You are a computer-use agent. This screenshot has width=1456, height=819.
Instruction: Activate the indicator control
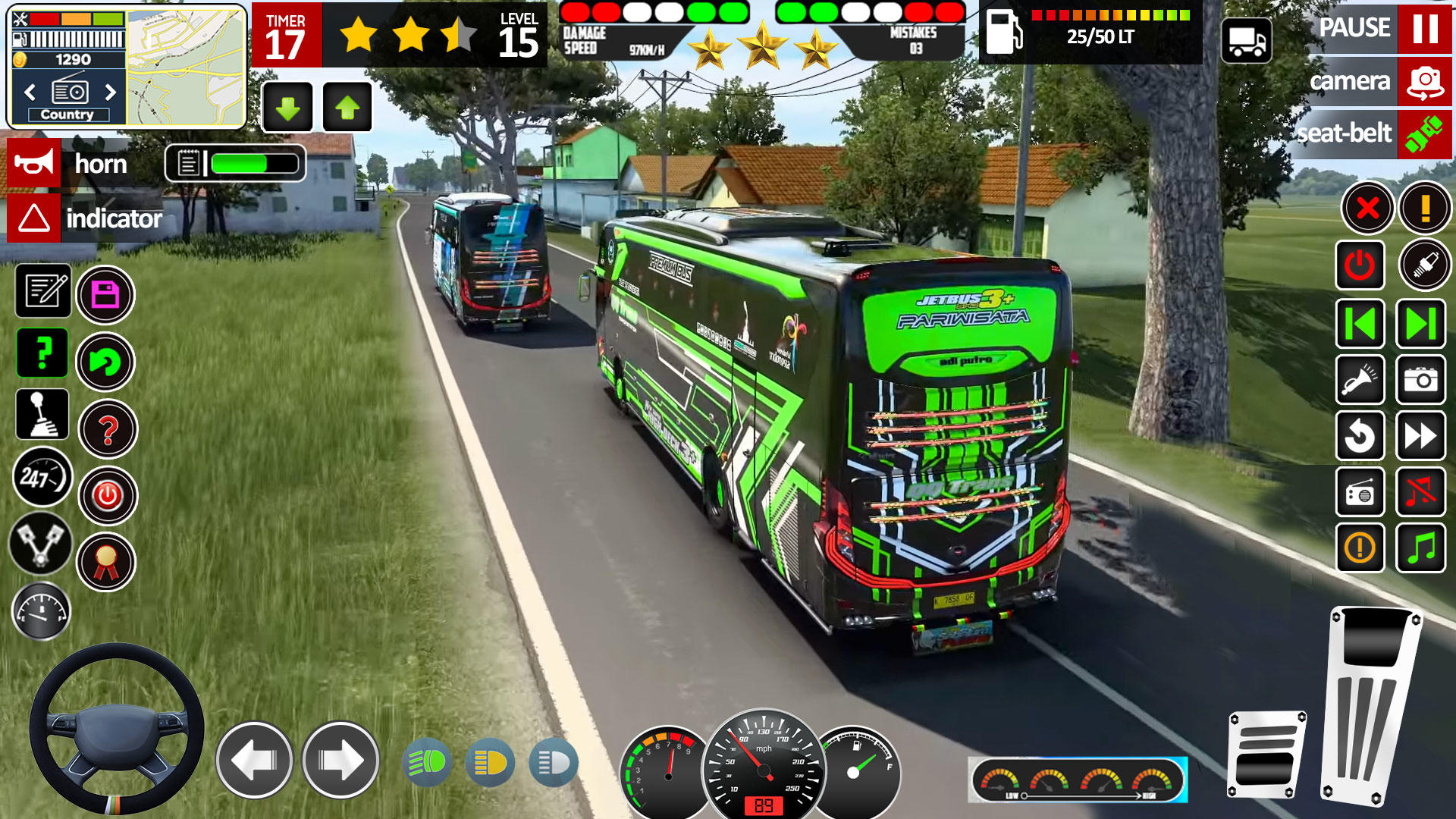[x=34, y=221]
